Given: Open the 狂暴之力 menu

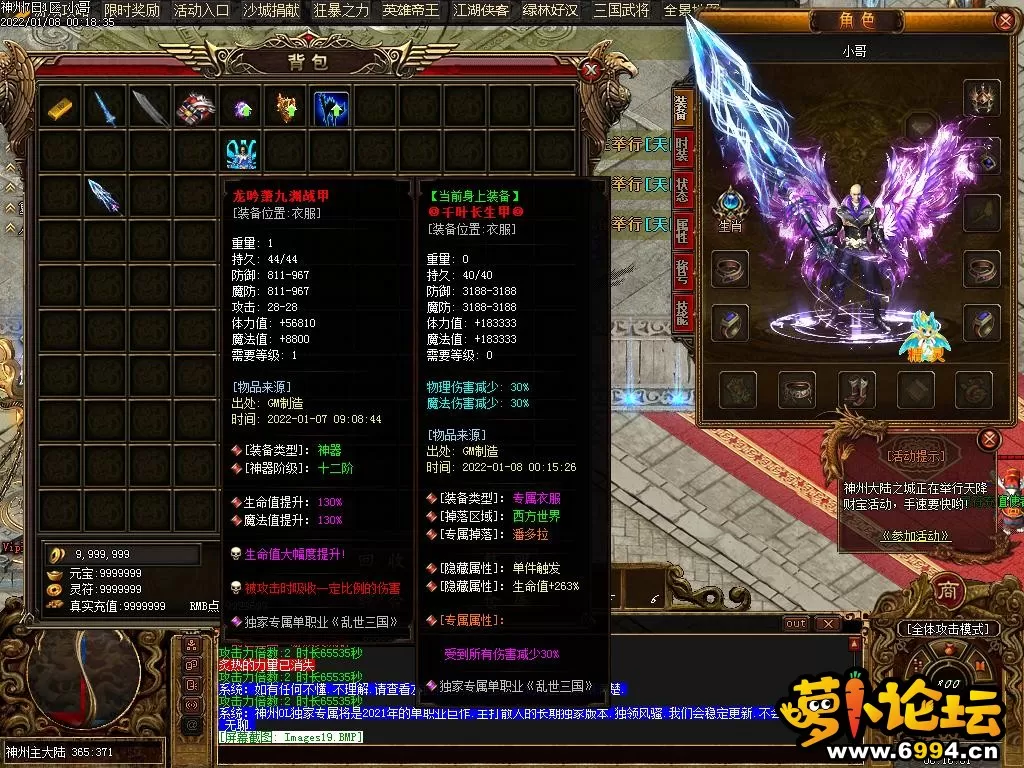Looking at the screenshot, I should pyautogui.click(x=341, y=11).
